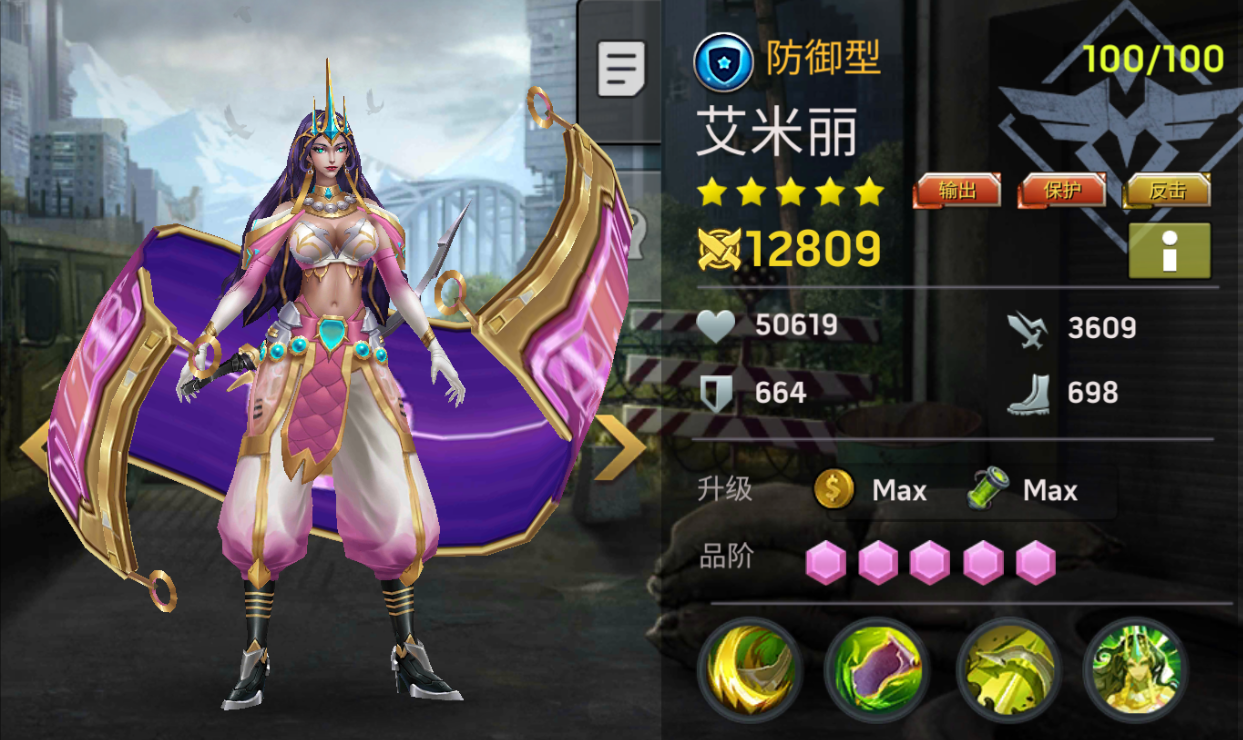View the curved blade skill
The image size is (1243, 740).
(1007, 668)
